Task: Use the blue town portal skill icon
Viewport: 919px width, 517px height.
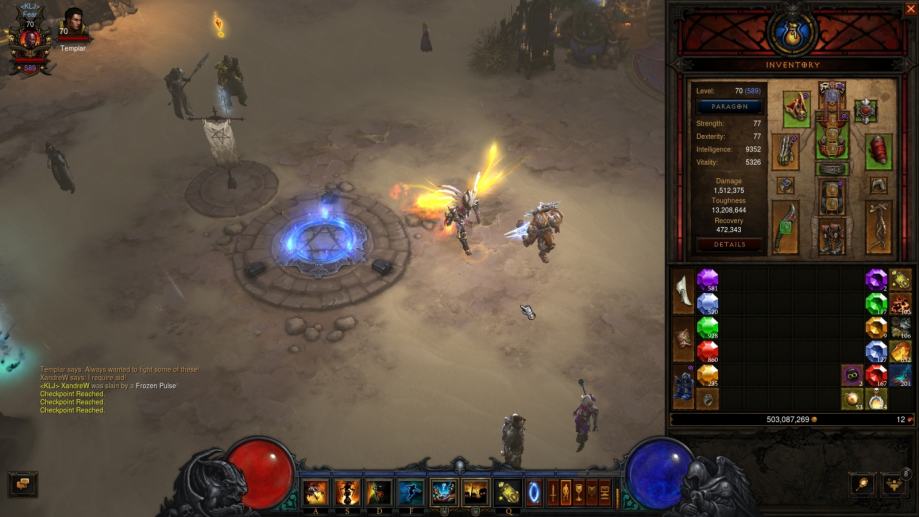Action: click(533, 492)
